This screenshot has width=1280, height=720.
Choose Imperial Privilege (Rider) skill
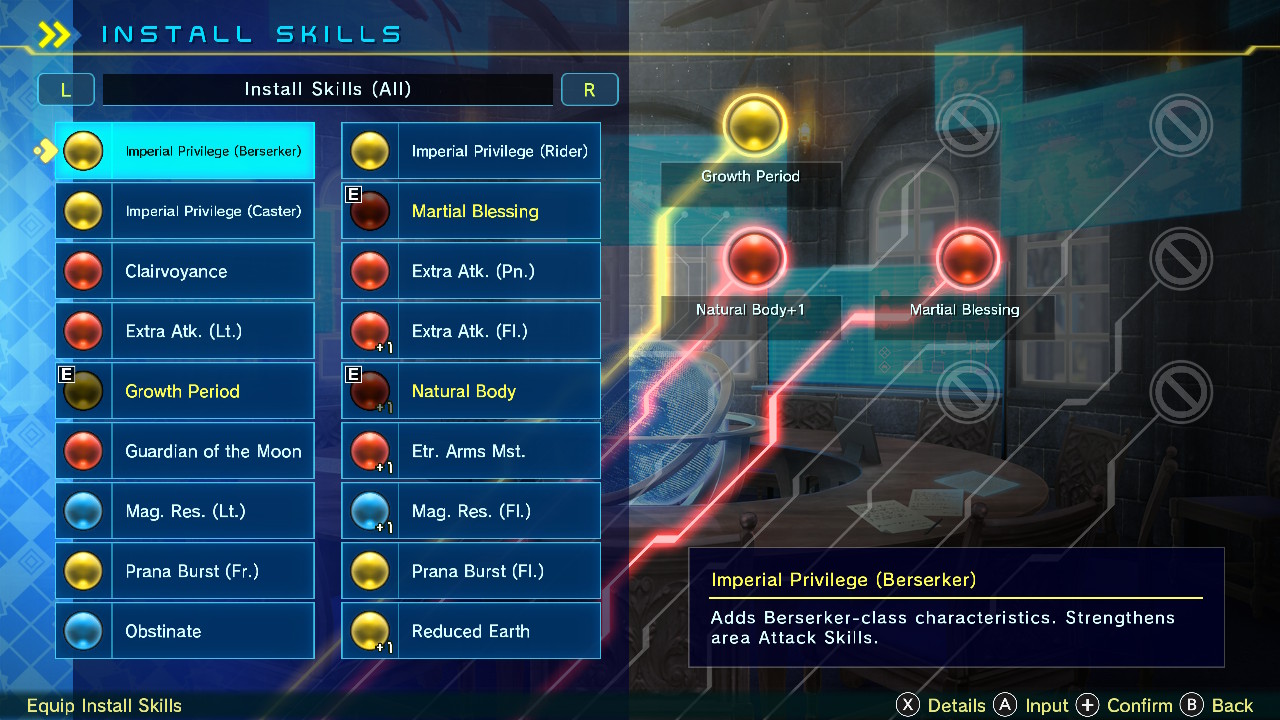tap(471, 151)
